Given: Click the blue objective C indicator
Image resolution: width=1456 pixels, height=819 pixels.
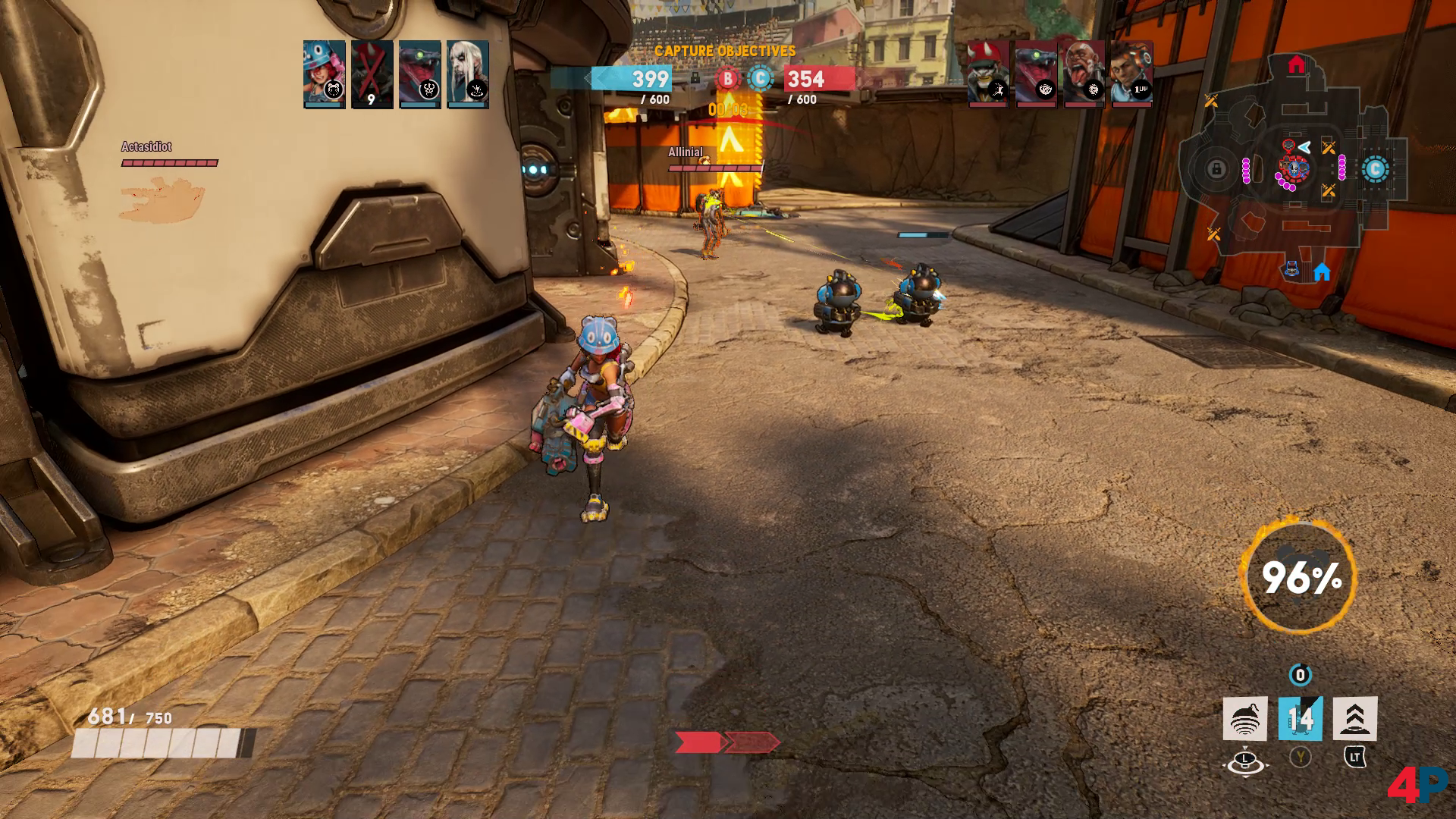Looking at the screenshot, I should pos(761,78).
